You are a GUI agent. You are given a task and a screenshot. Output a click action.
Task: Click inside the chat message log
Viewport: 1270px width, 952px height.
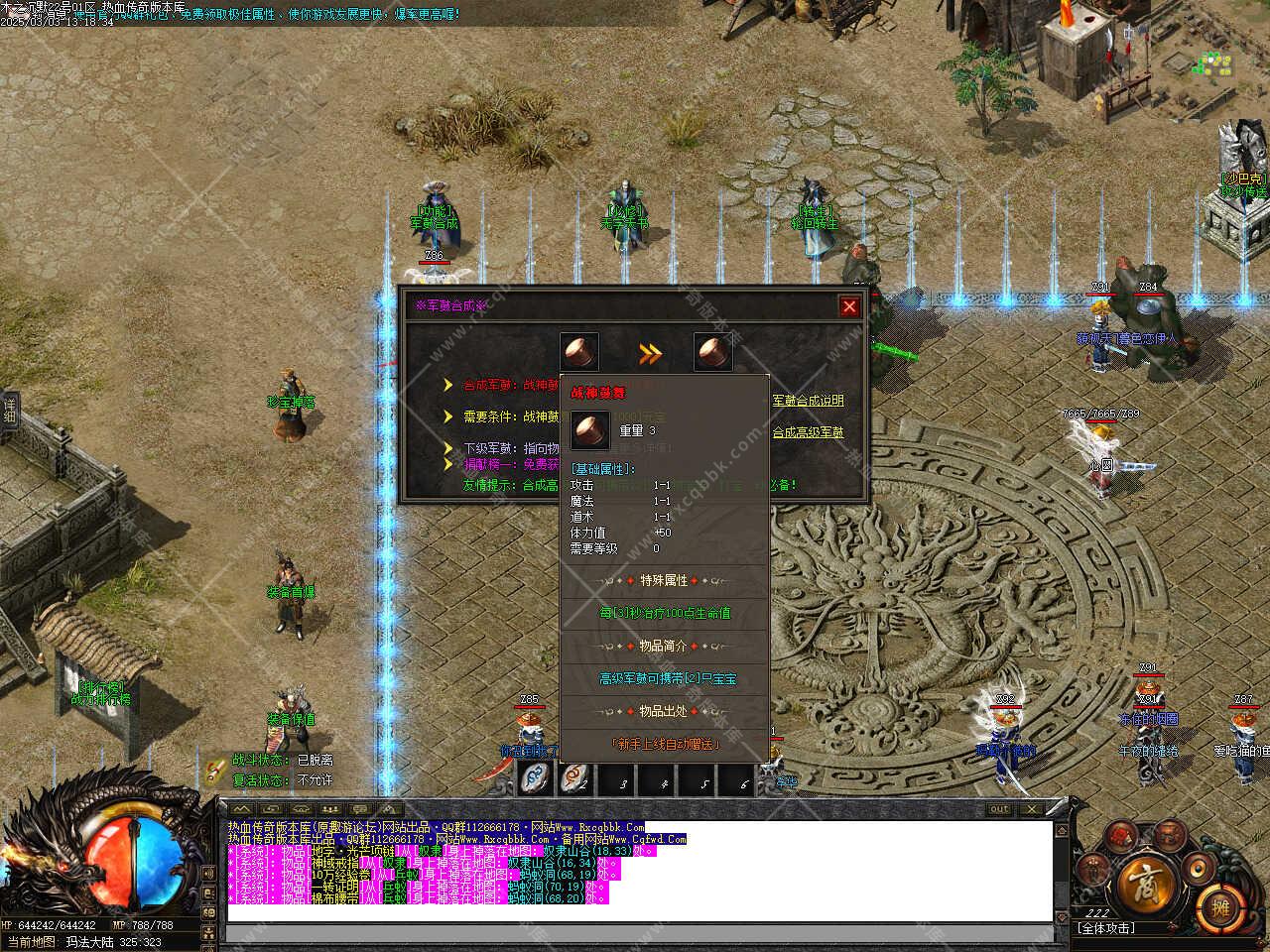(x=635, y=873)
